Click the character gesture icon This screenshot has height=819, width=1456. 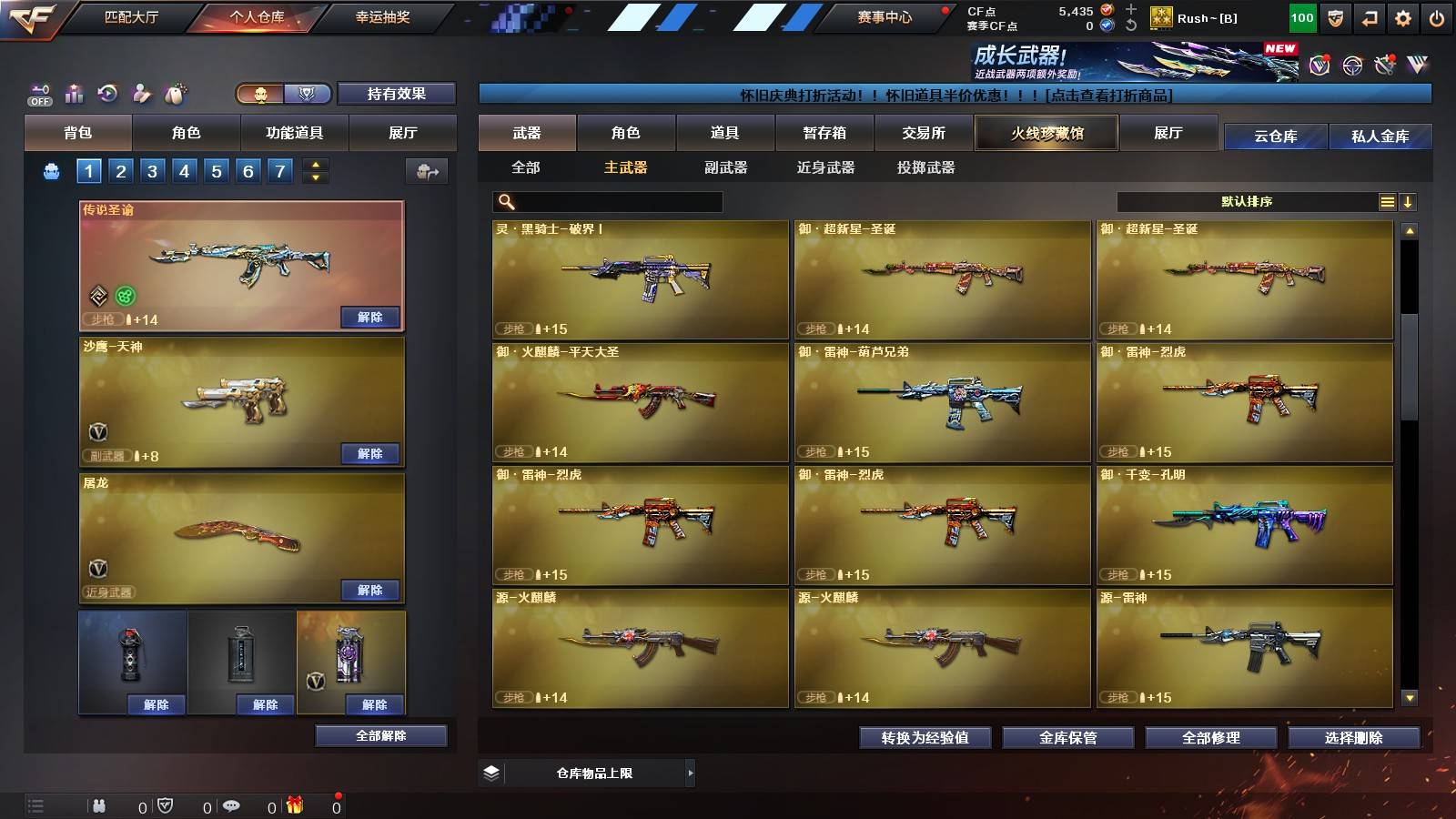pyautogui.click(x=141, y=93)
